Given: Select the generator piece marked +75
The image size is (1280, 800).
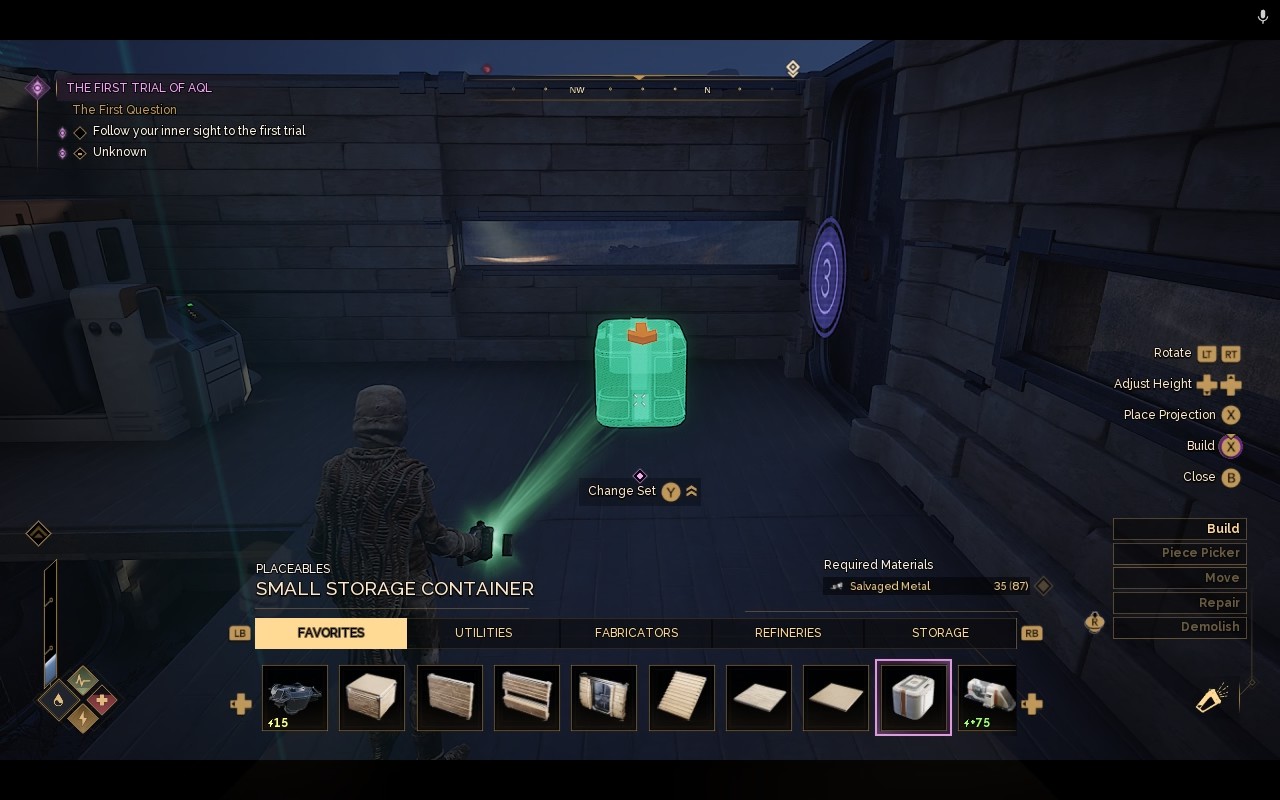Looking at the screenshot, I should pos(987,698).
